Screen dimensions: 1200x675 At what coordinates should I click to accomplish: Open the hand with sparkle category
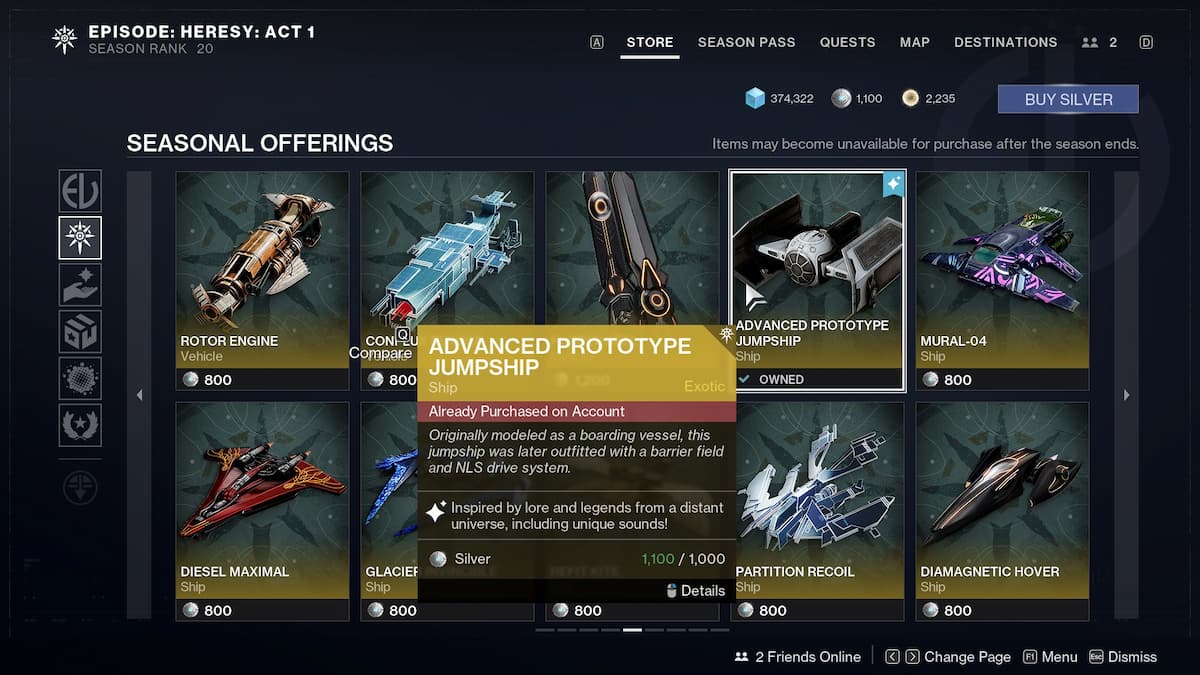[x=80, y=284]
